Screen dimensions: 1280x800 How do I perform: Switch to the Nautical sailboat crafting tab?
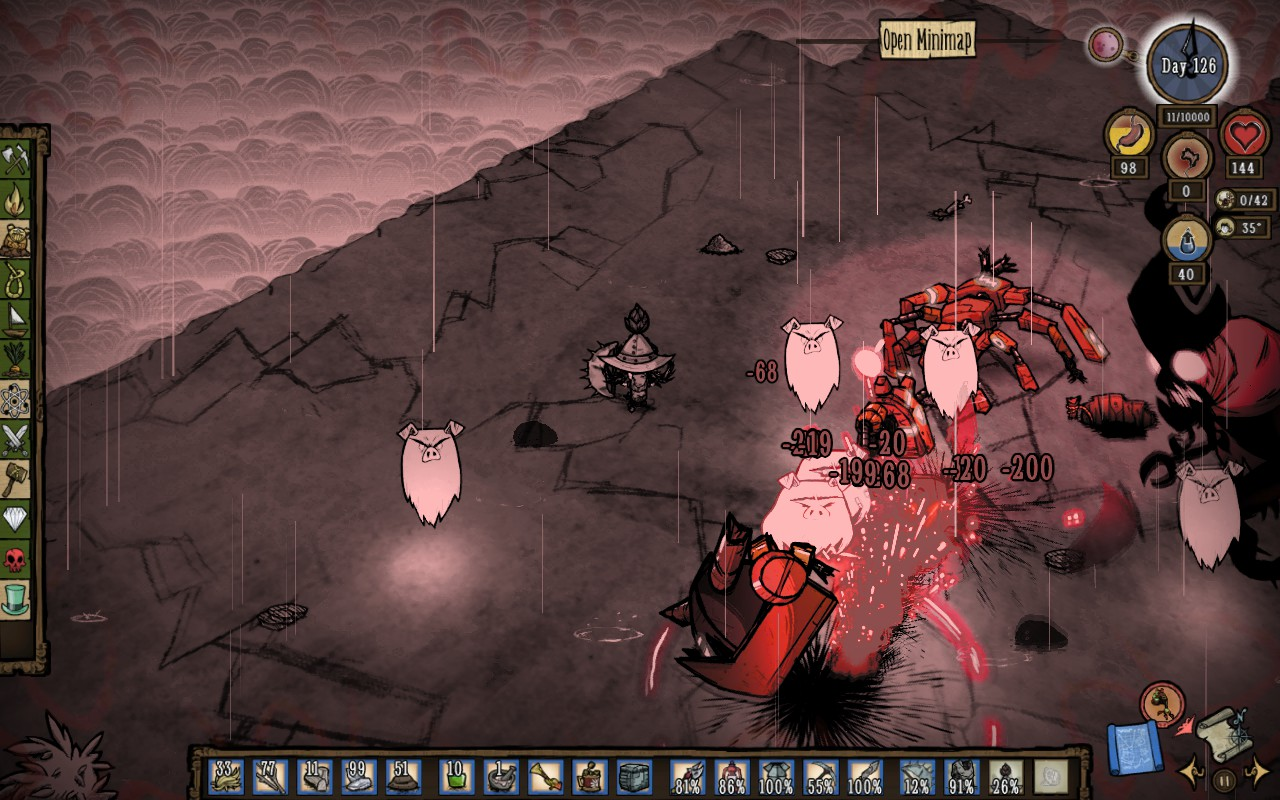(x=16, y=318)
